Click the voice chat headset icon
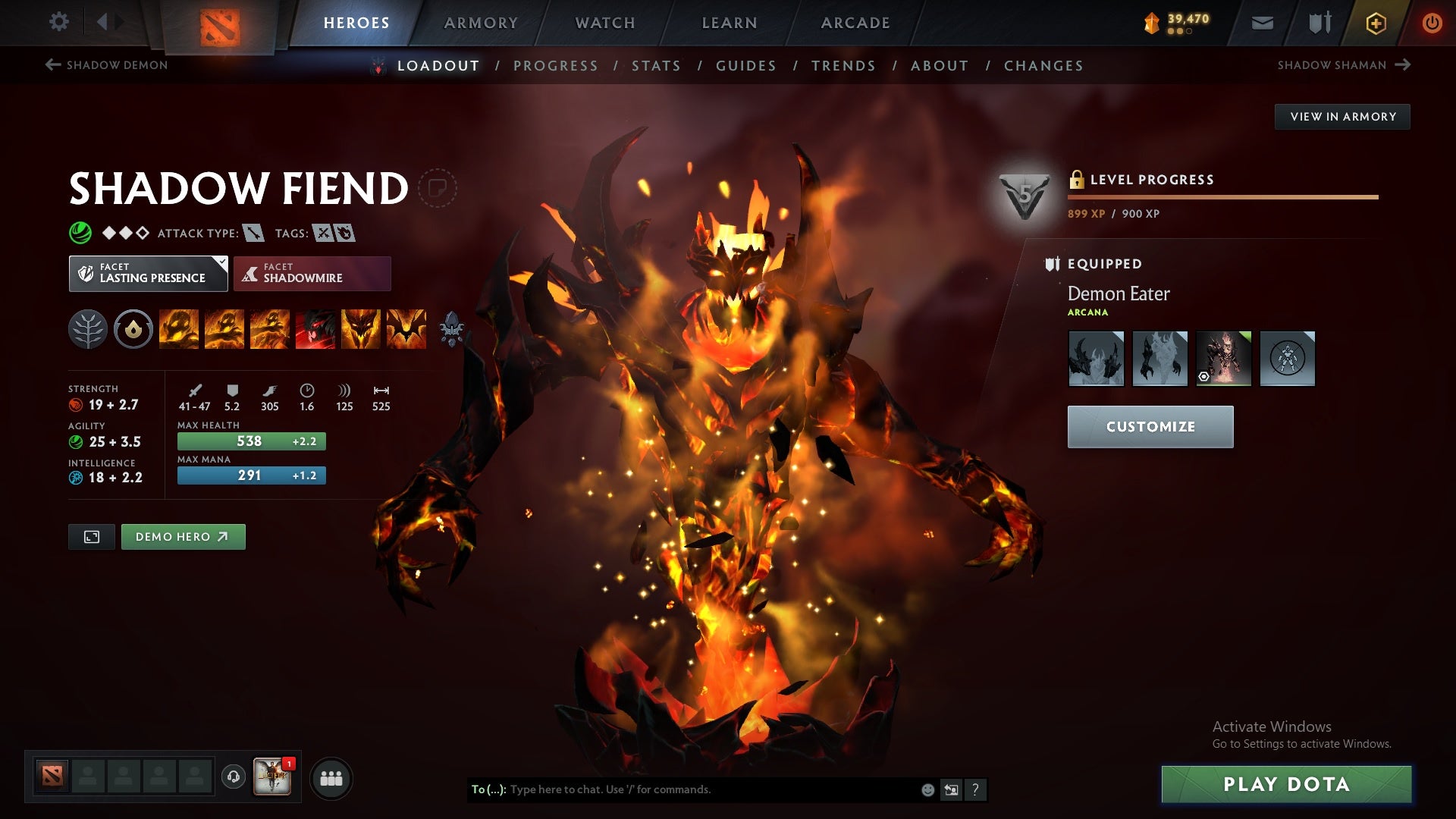Image resolution: width=1456 pixels, height=819 pixels. [x=234, y=777]
